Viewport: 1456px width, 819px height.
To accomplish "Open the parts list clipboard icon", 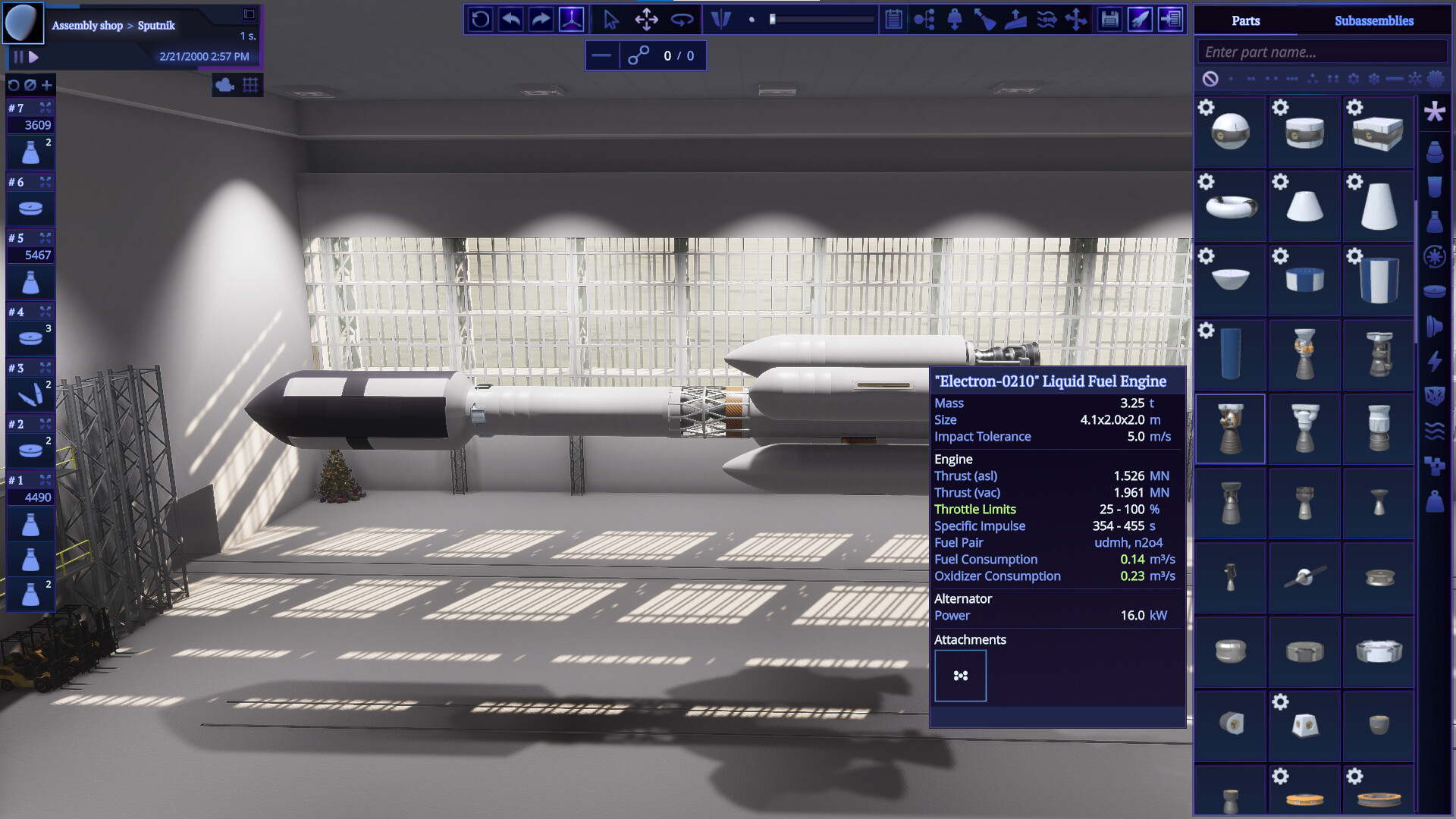I will 893,20.
